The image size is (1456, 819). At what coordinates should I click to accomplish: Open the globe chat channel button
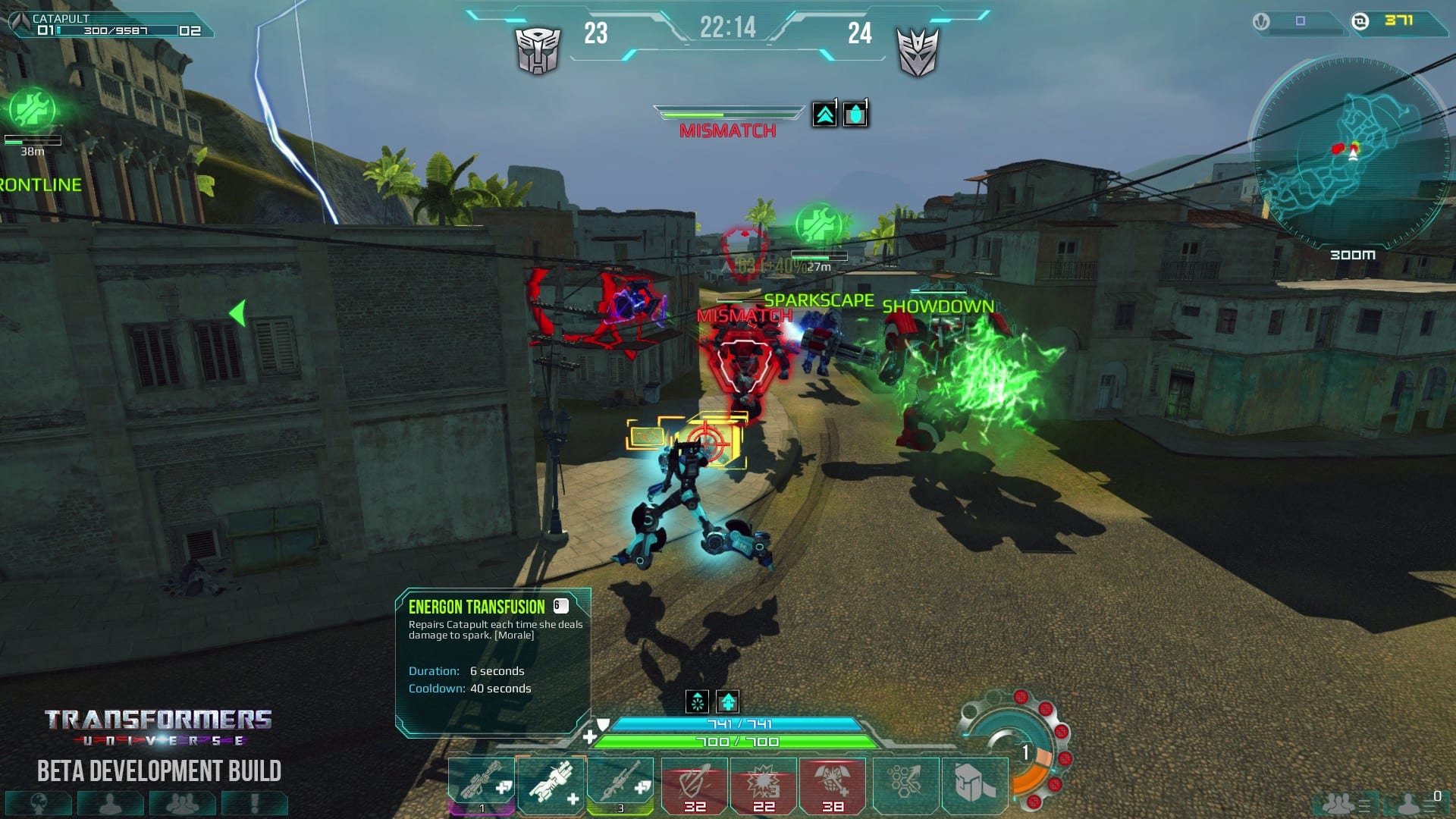(x=39, y=803)
